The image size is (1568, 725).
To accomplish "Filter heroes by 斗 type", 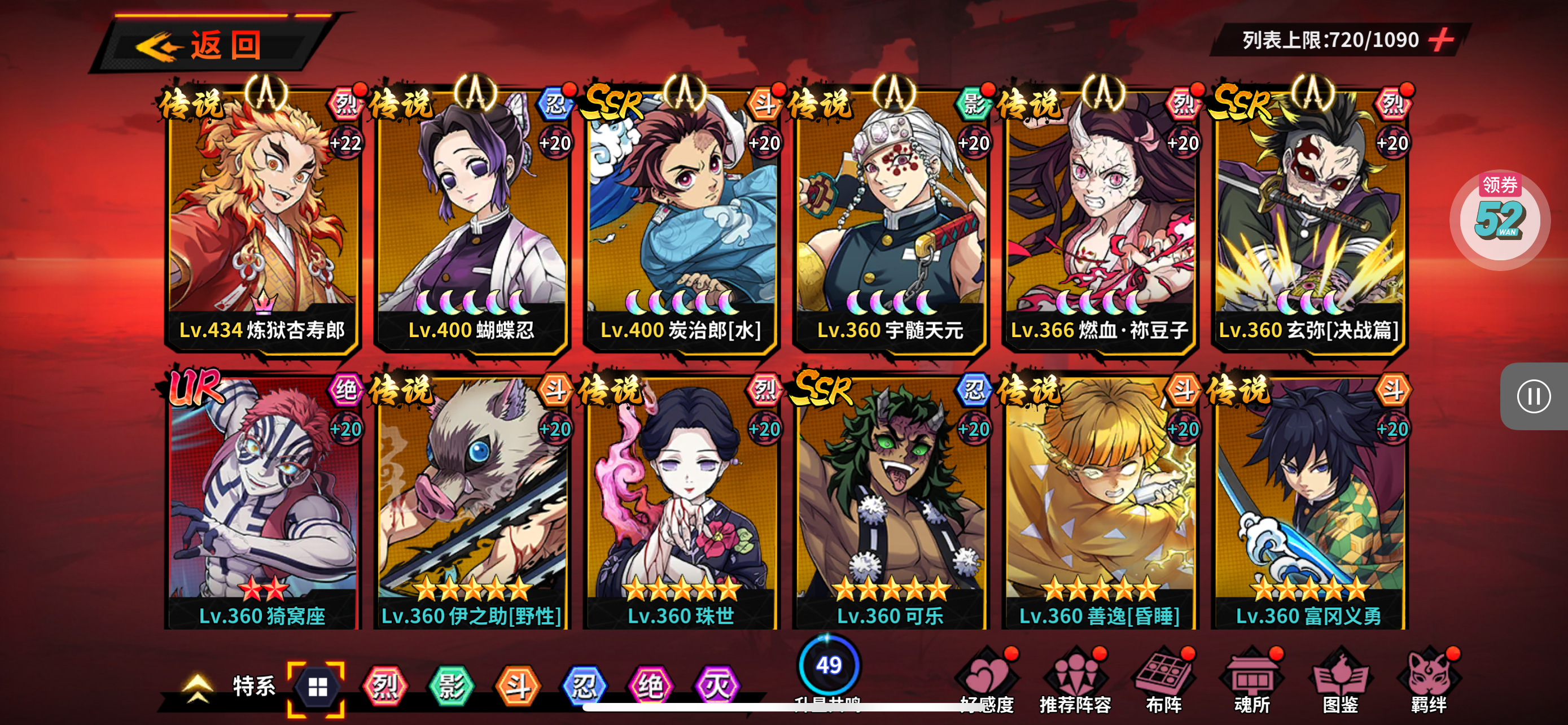I will coord(518,687).
